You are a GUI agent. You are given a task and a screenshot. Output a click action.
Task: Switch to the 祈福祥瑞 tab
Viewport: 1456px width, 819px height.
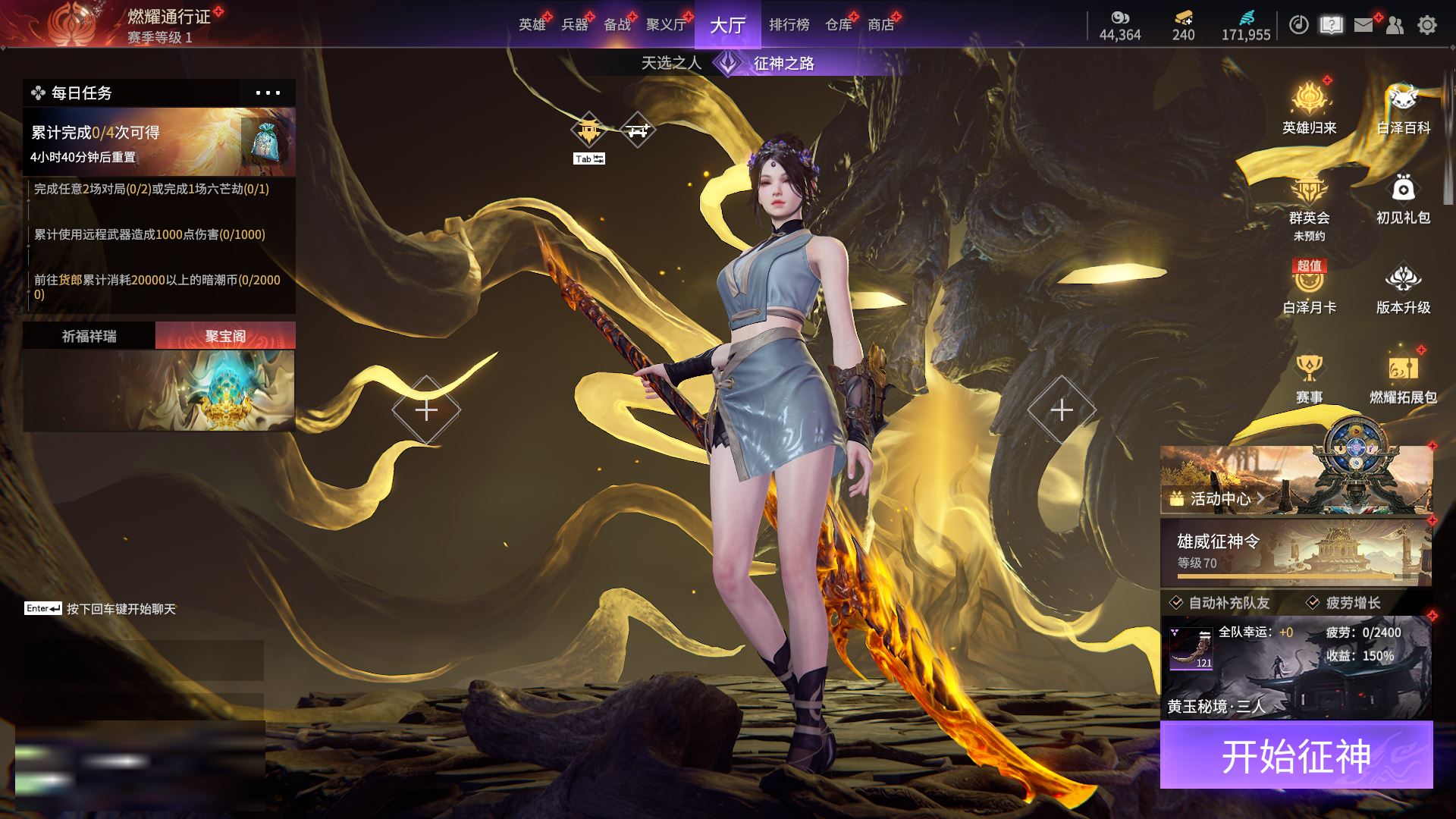point(89,336)
